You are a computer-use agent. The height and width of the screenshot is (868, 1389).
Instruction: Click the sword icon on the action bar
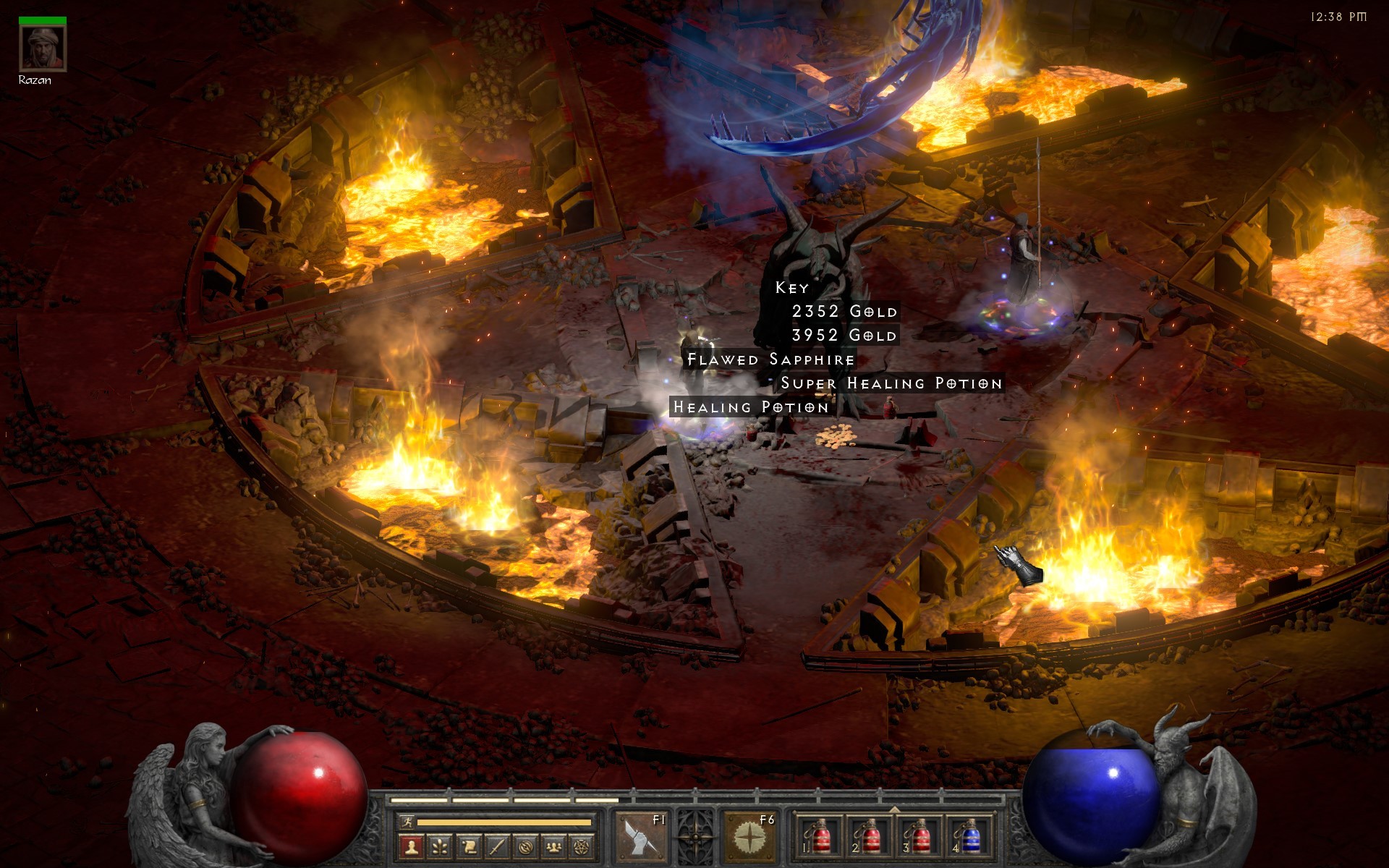point(497,847)
